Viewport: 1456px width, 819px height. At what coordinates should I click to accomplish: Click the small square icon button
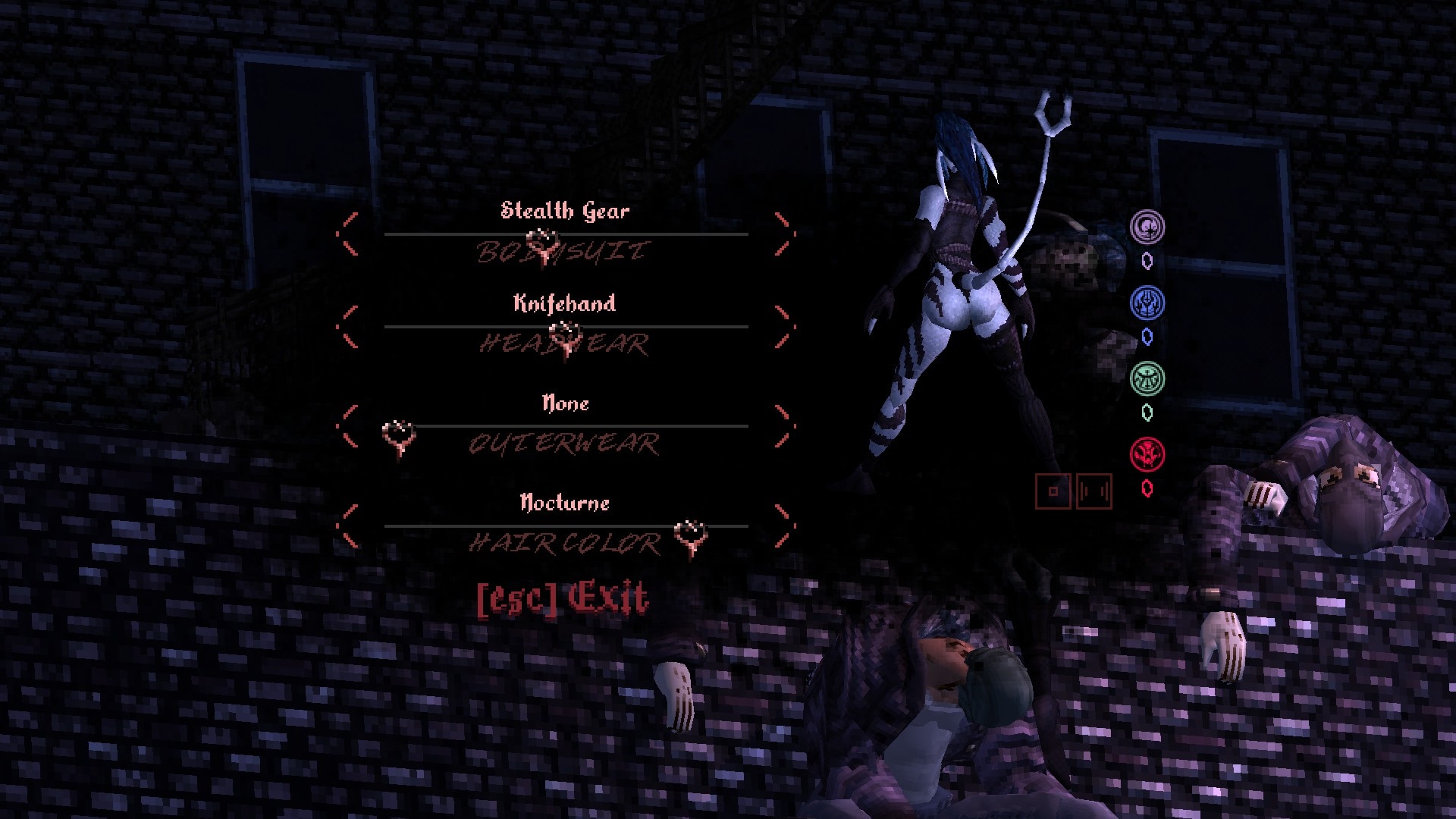point(1053,491)
